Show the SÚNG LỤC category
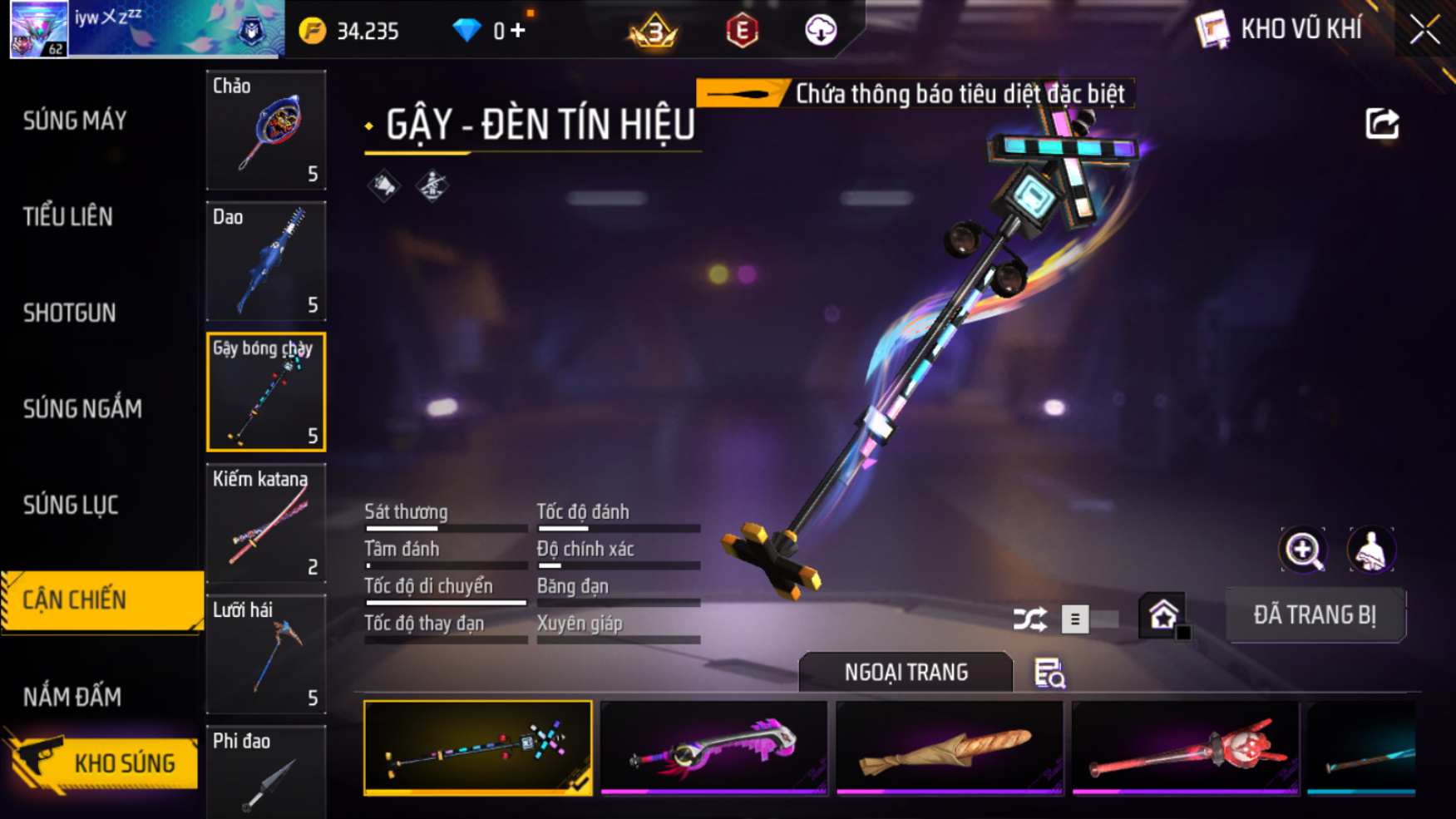1456x819 pixels. click(71, 506)
